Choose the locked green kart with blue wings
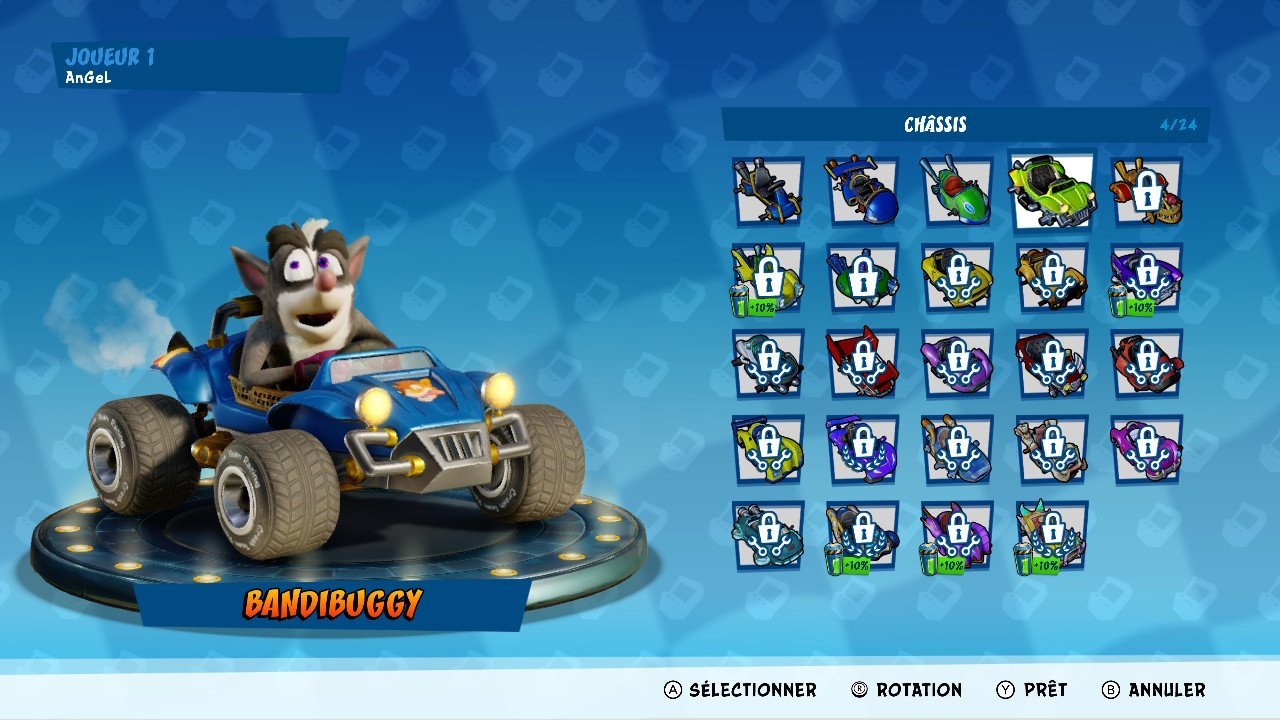 click(861, 277)
